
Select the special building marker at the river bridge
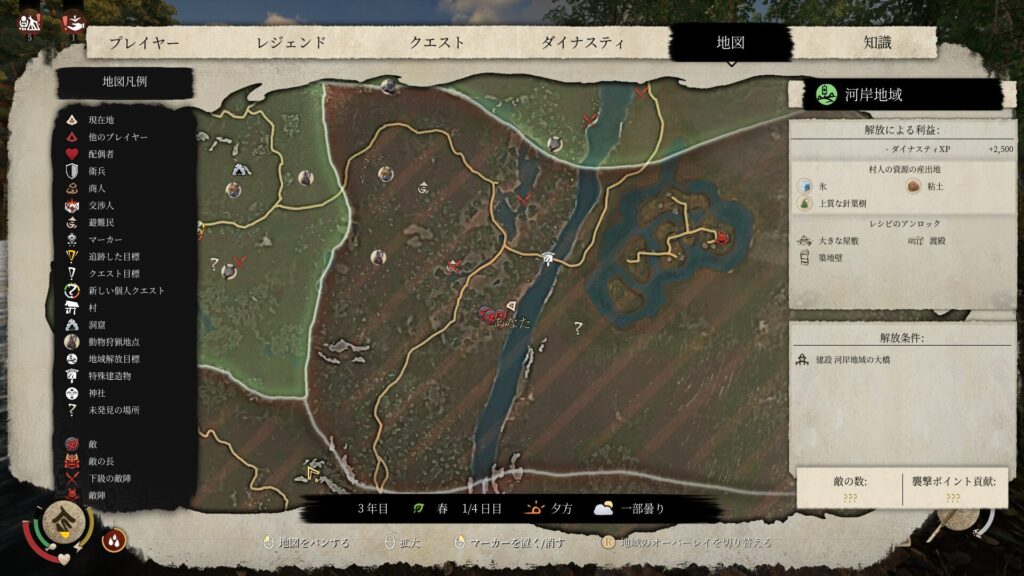click(548, 259)
